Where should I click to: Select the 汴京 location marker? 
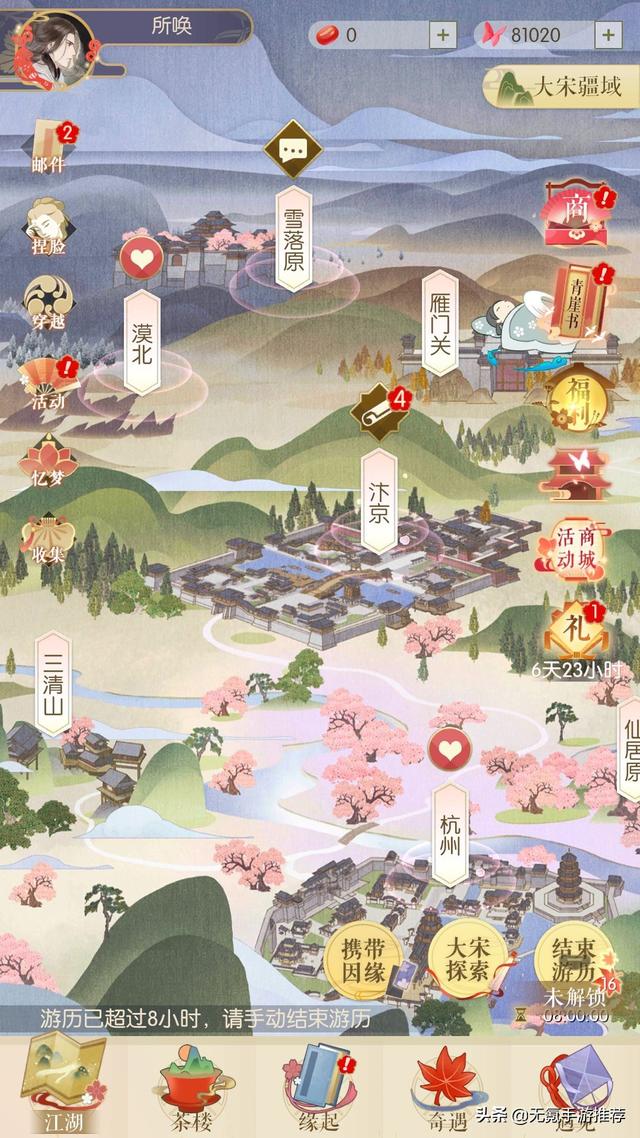pyautogui.click(x=379, y=500)
